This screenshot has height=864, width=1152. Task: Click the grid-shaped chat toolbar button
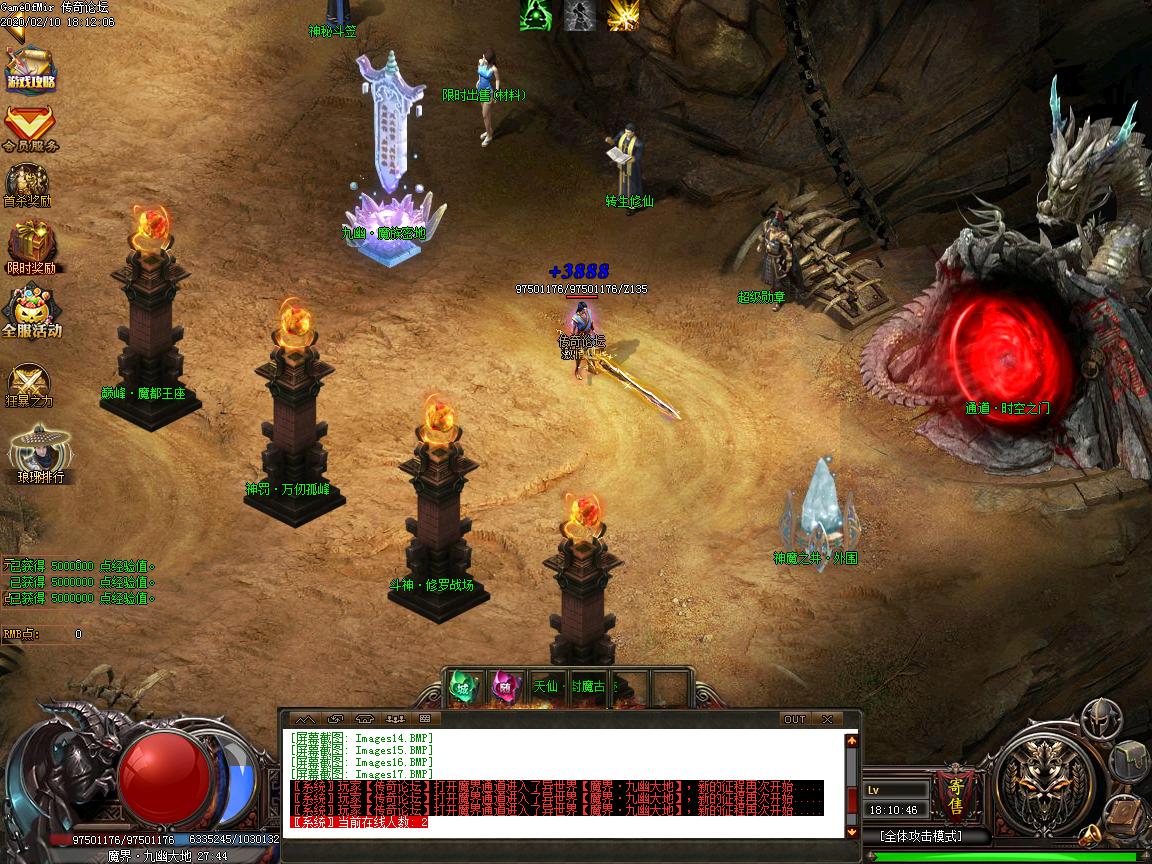pos(425,719)
